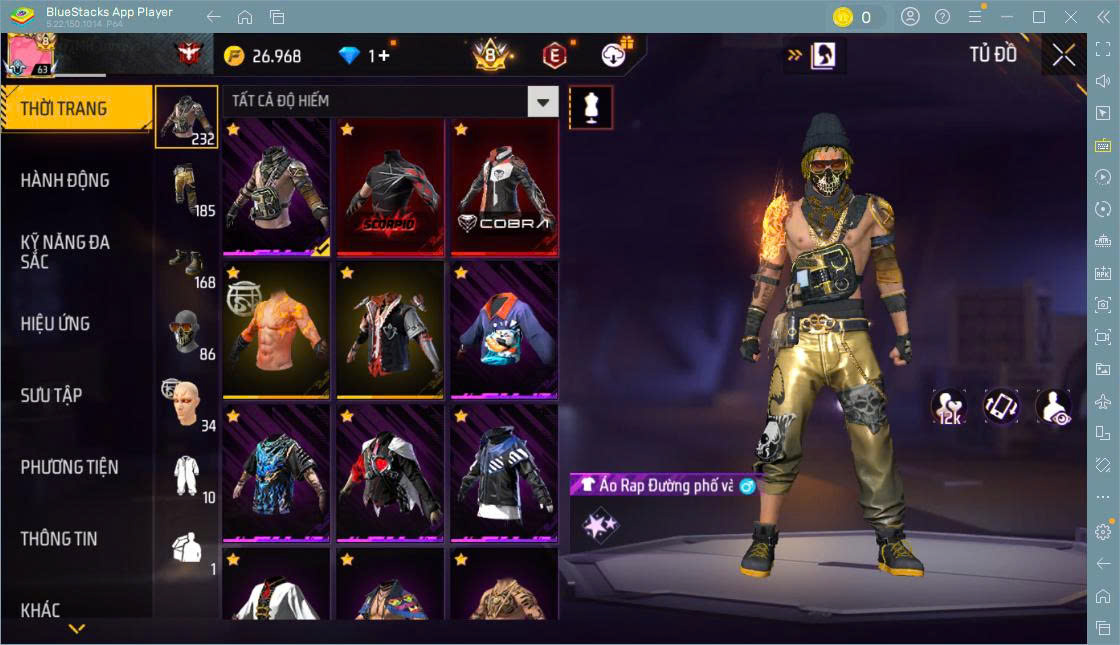Image resolution: width=1120 pixels, height=645 pixels.
Task: Pick the skull mask subcategory with 86 items
Action: click(x=187, y=334)
